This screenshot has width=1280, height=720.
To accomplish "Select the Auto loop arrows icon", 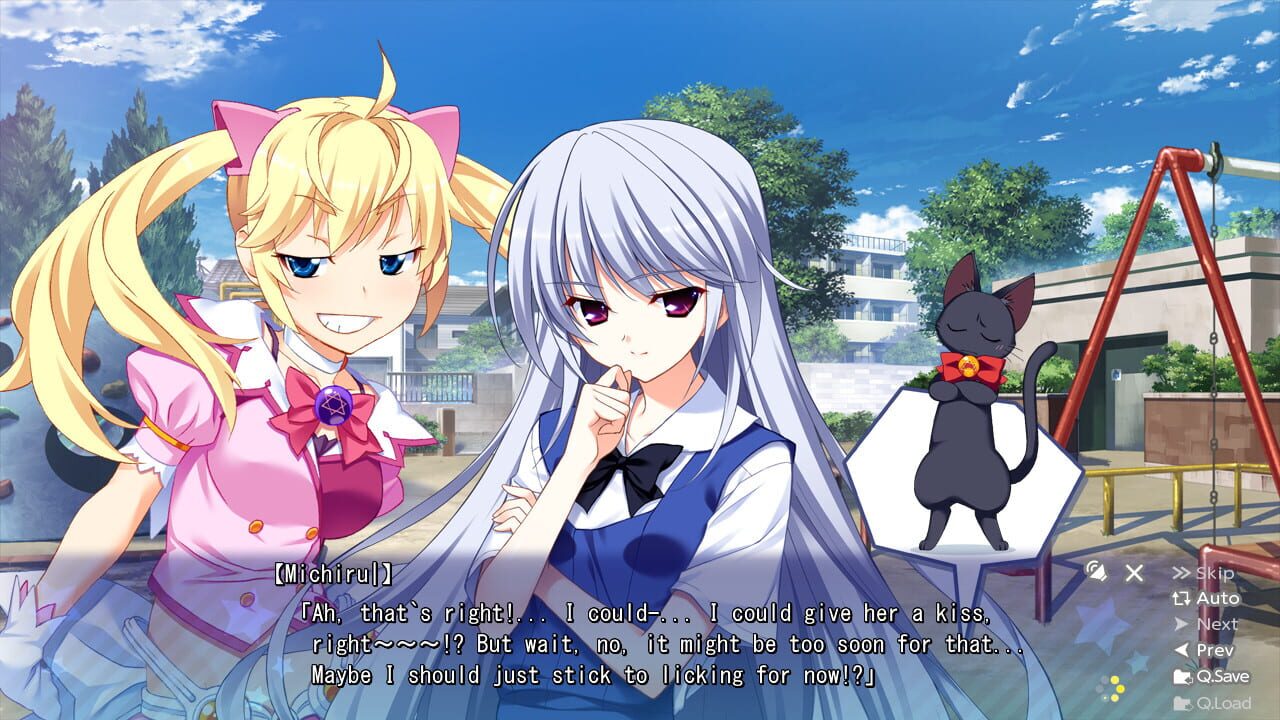I will coord(1181,598).
